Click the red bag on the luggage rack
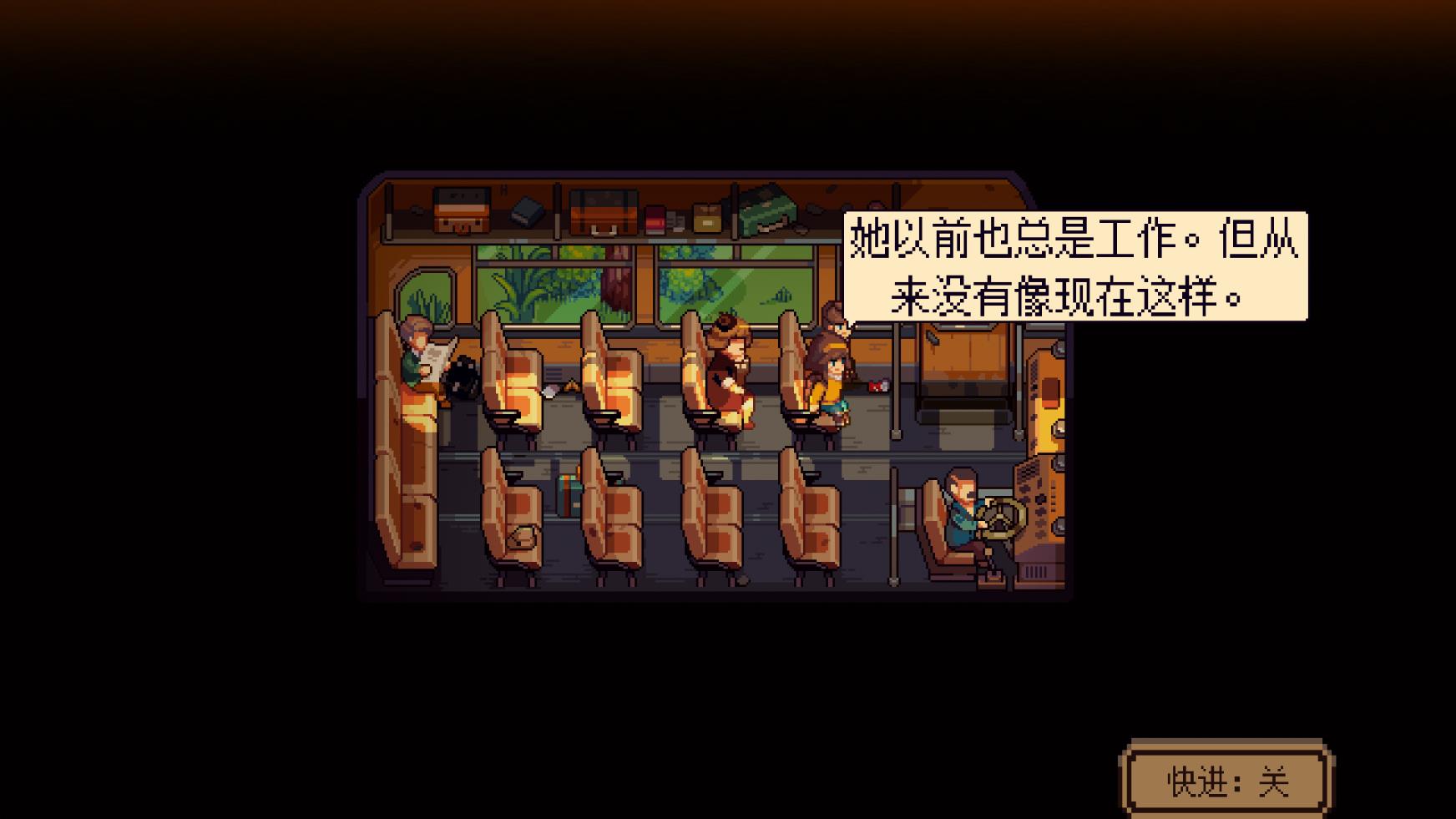 [x=656, y=219]
